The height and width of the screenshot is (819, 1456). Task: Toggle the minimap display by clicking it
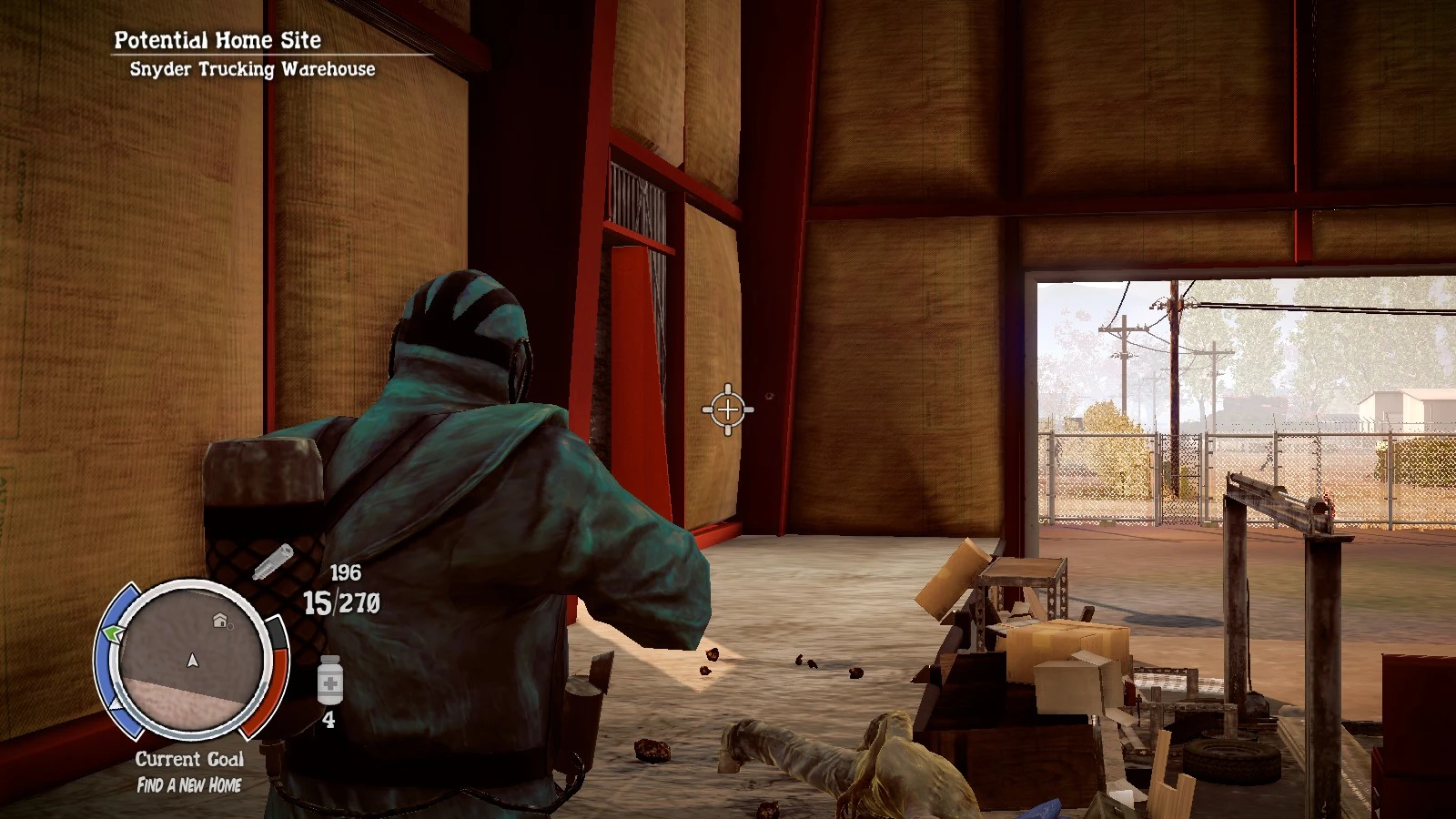point(193,664)
